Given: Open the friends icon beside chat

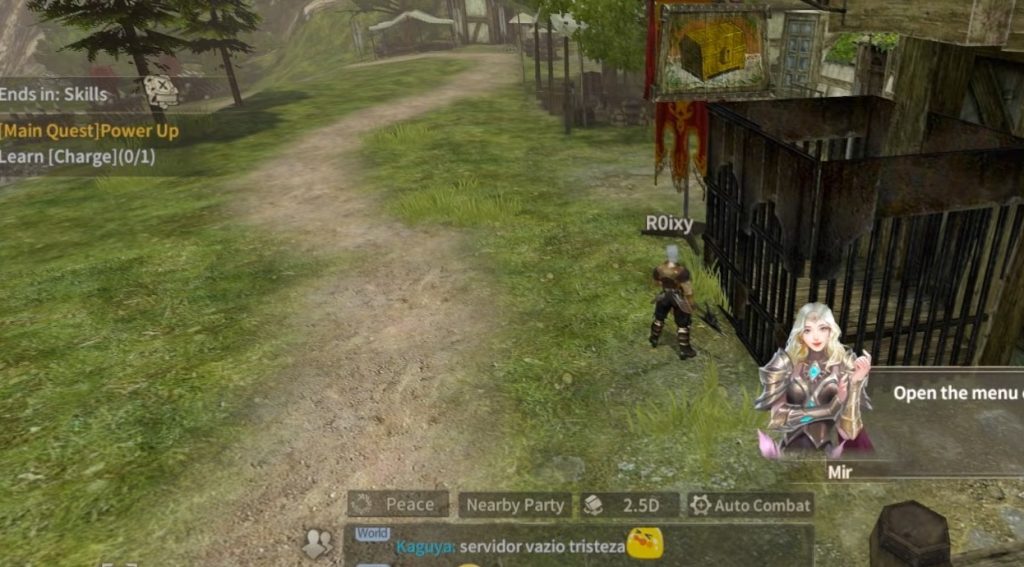Looking at the screenshot, I should click(x=317, y=543).
